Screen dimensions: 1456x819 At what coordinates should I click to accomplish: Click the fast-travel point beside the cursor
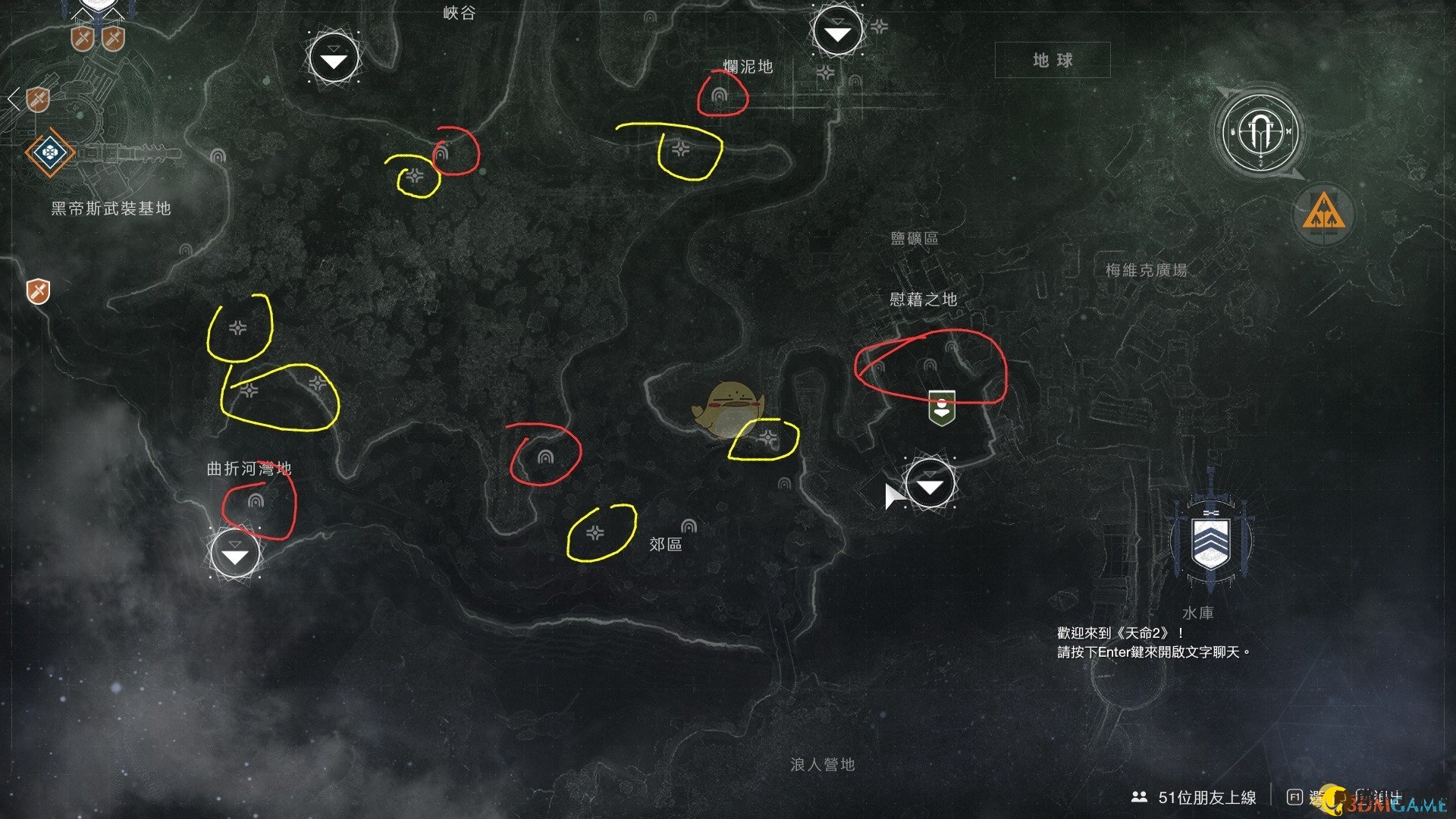coord(930,485)
